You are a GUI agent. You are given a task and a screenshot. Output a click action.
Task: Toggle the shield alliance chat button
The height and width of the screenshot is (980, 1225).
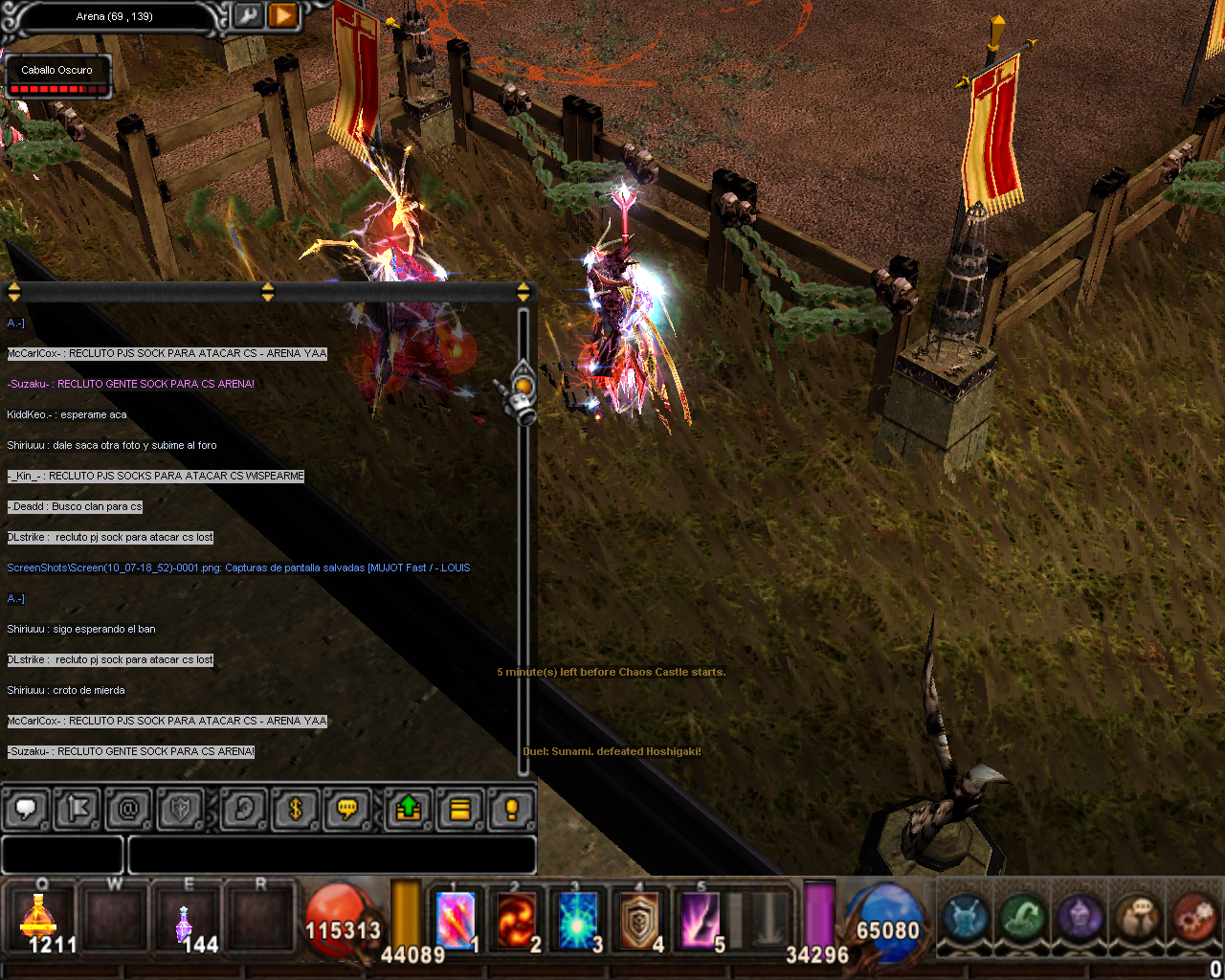180,810
